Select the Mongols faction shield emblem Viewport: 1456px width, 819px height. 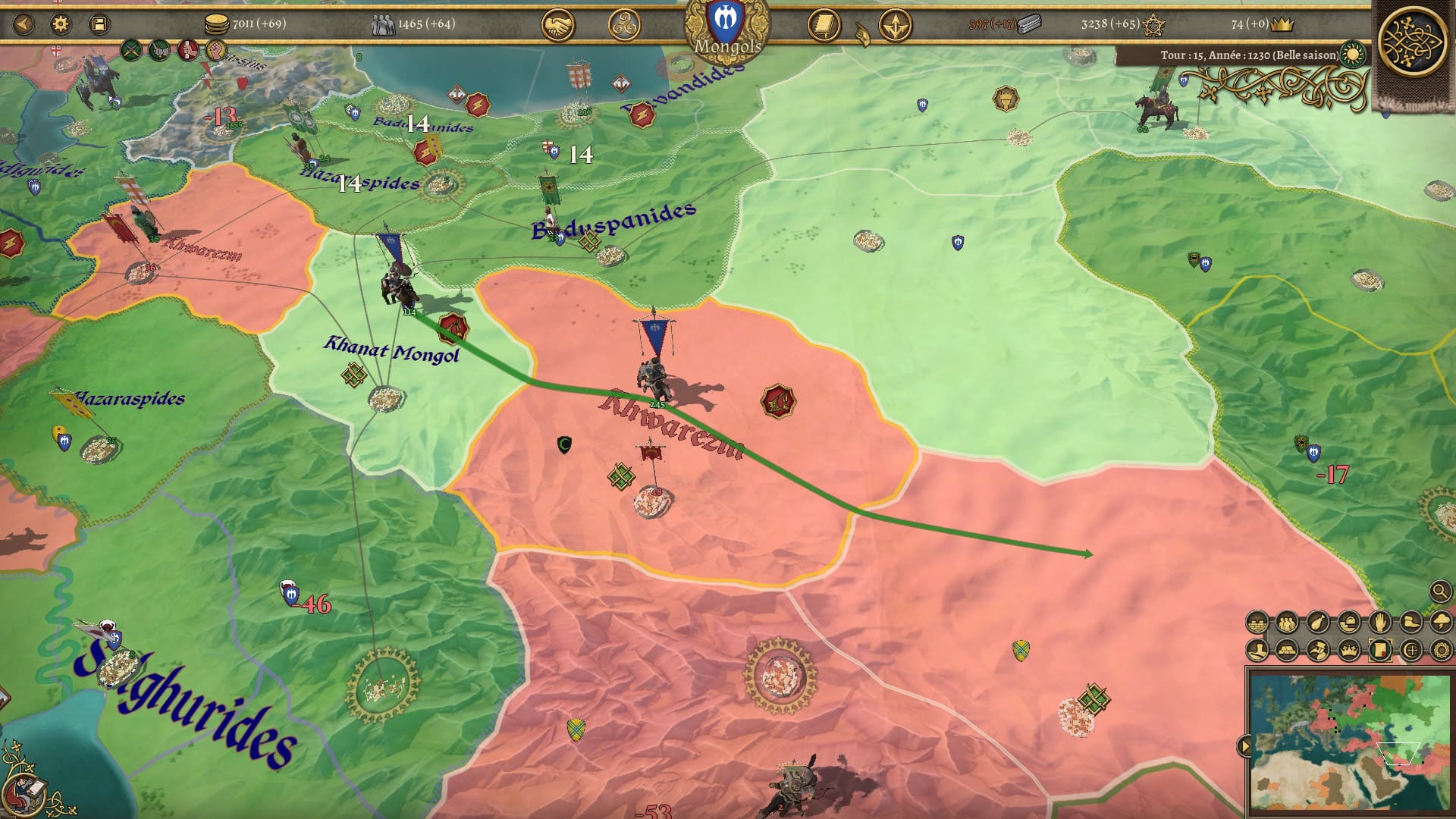tap(726, 23)
